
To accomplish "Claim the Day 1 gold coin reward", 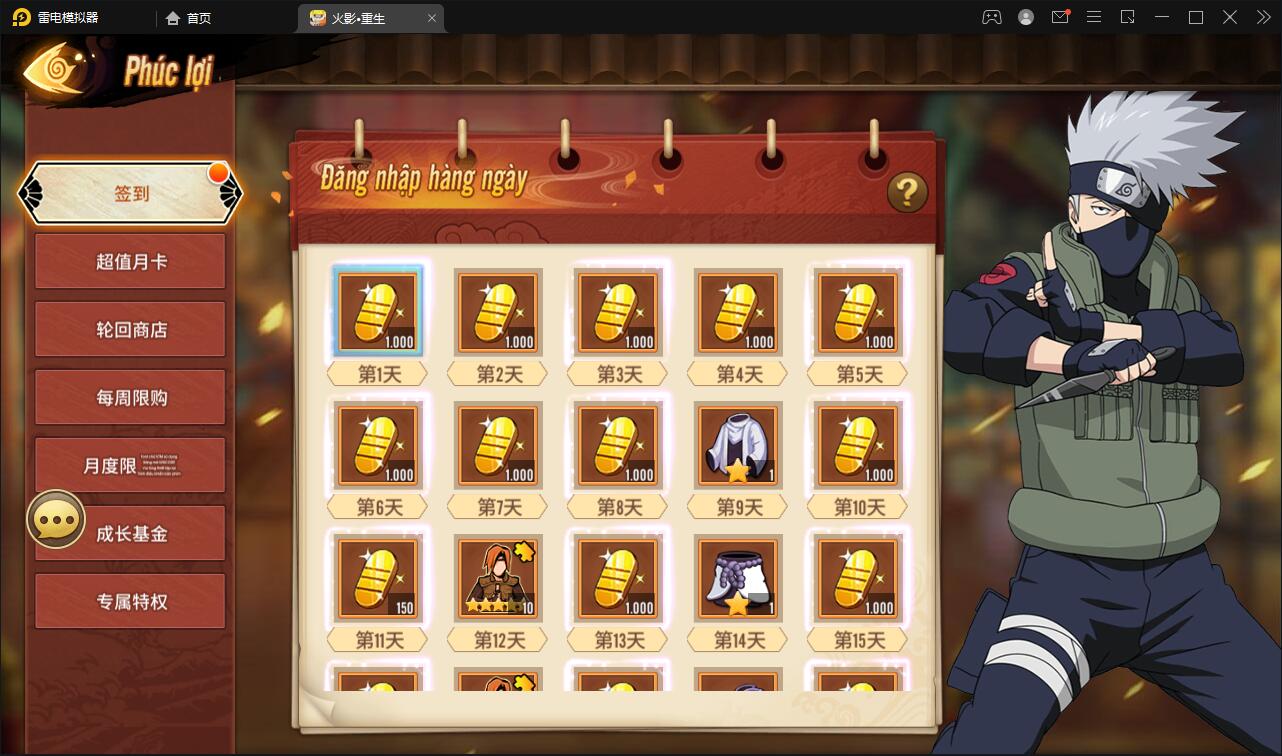I will [377, 312].
